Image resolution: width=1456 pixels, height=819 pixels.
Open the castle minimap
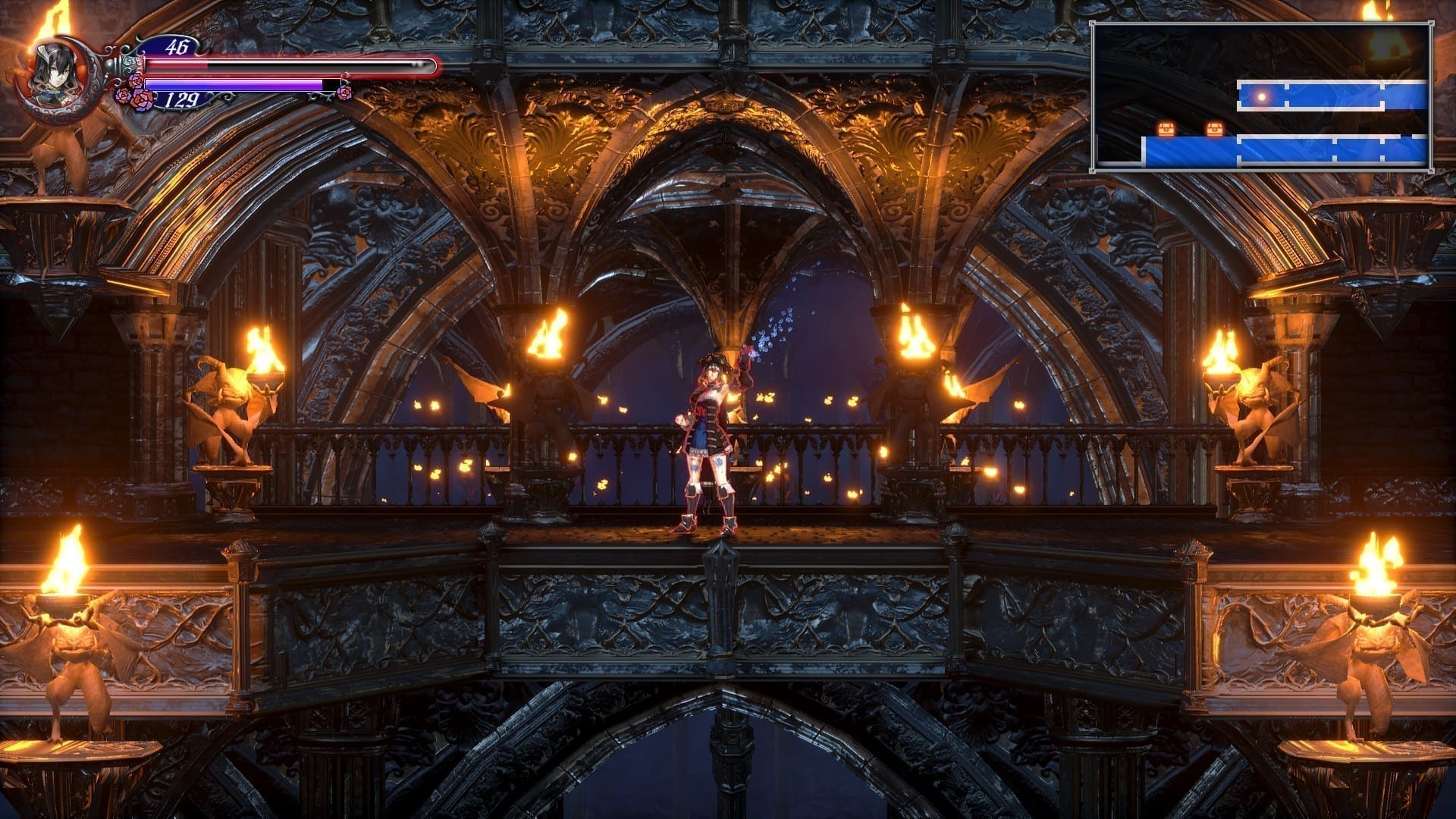1260,96
